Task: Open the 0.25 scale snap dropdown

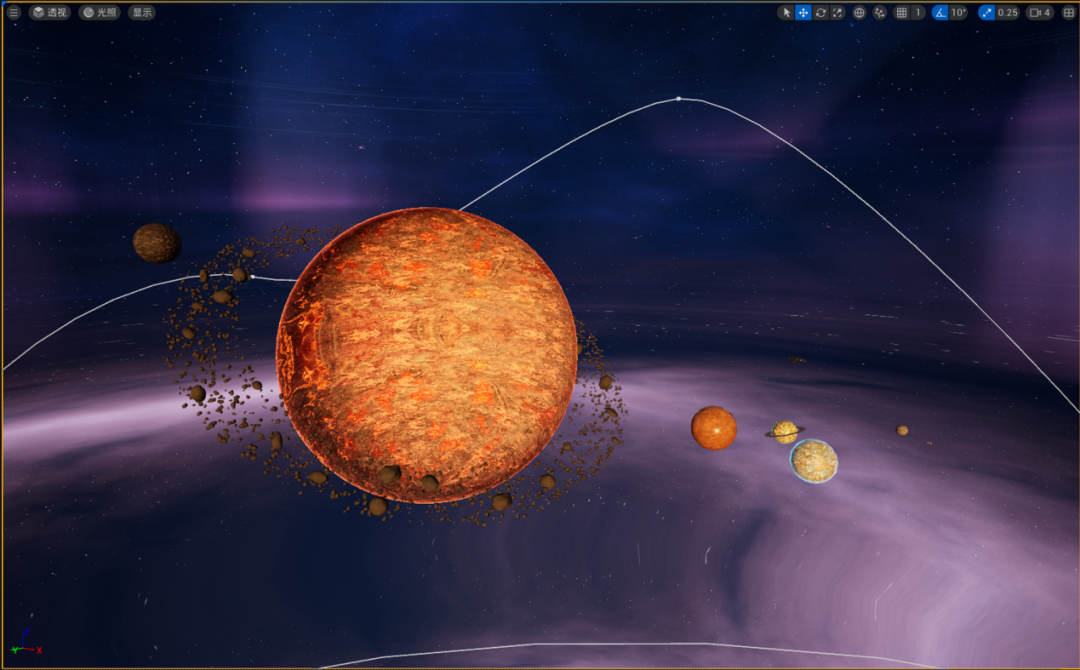Action: [x=1008, y=13]
